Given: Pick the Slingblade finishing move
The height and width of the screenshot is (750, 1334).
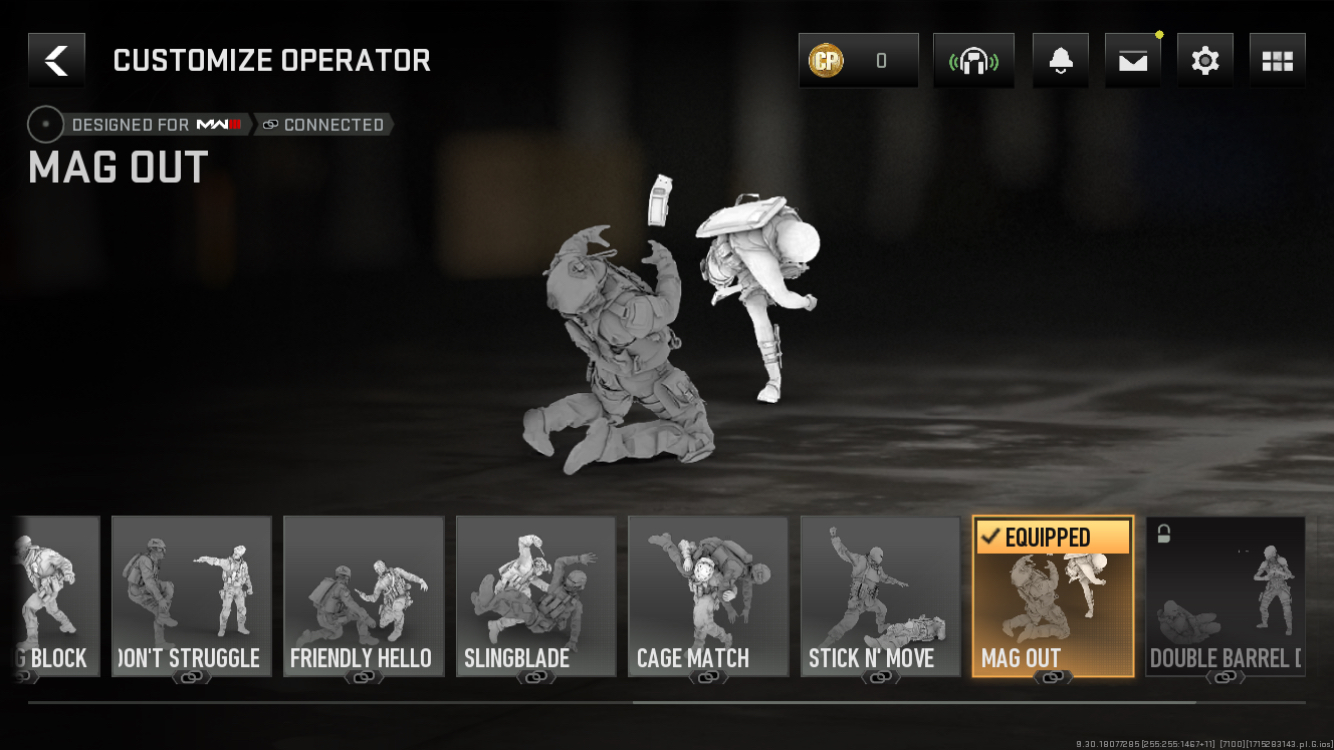Looking at the screenshot, I should (536, 596).
